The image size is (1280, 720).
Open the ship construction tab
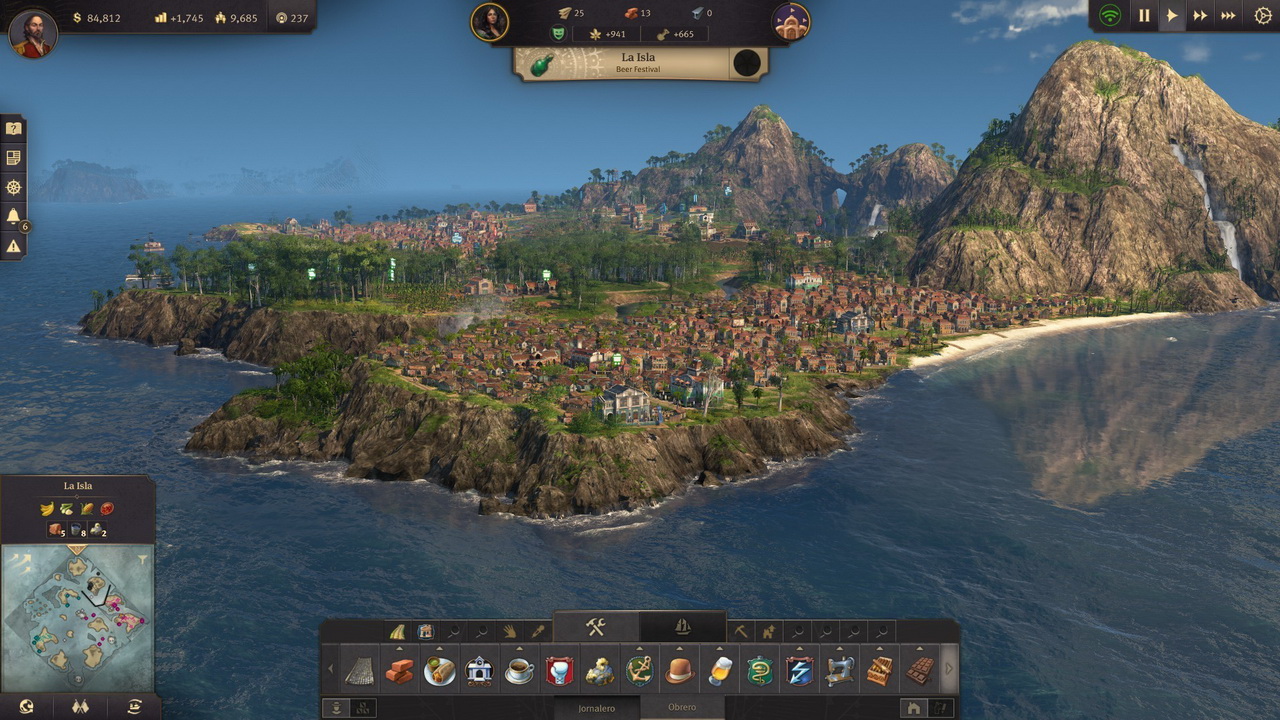pyautogui.click(x=683, y=627)
